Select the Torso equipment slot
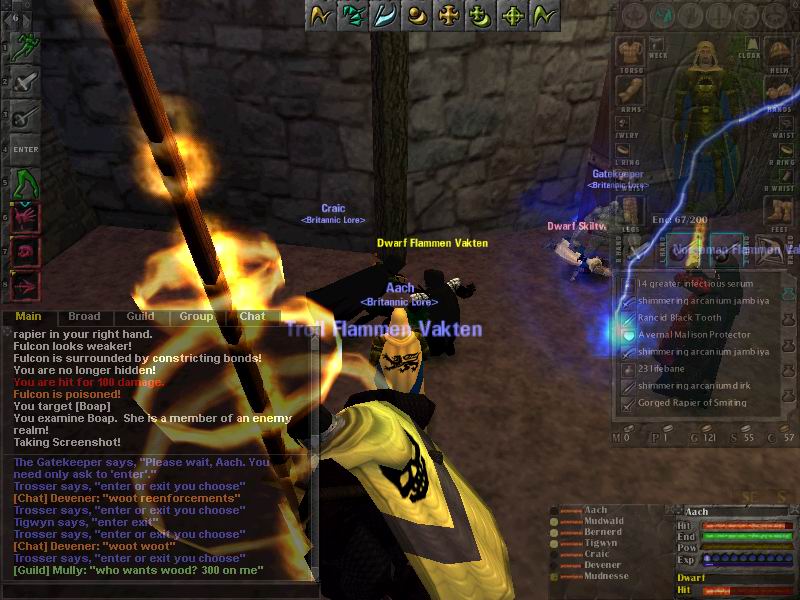Screen dimensions: 800x600 click(x=629, y=54)
